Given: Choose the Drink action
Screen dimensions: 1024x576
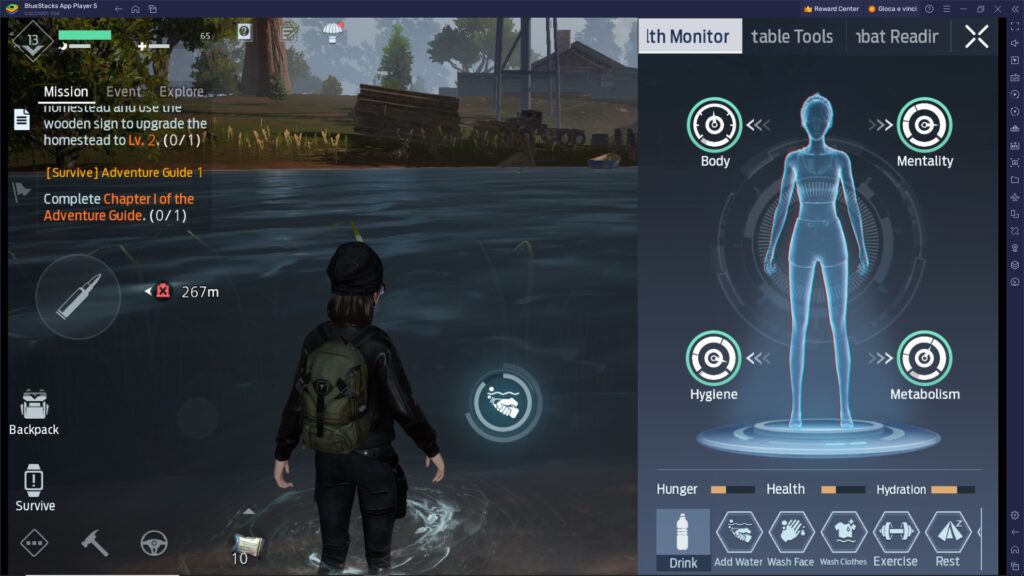Looking at the screenshot, I should (683, 539).
